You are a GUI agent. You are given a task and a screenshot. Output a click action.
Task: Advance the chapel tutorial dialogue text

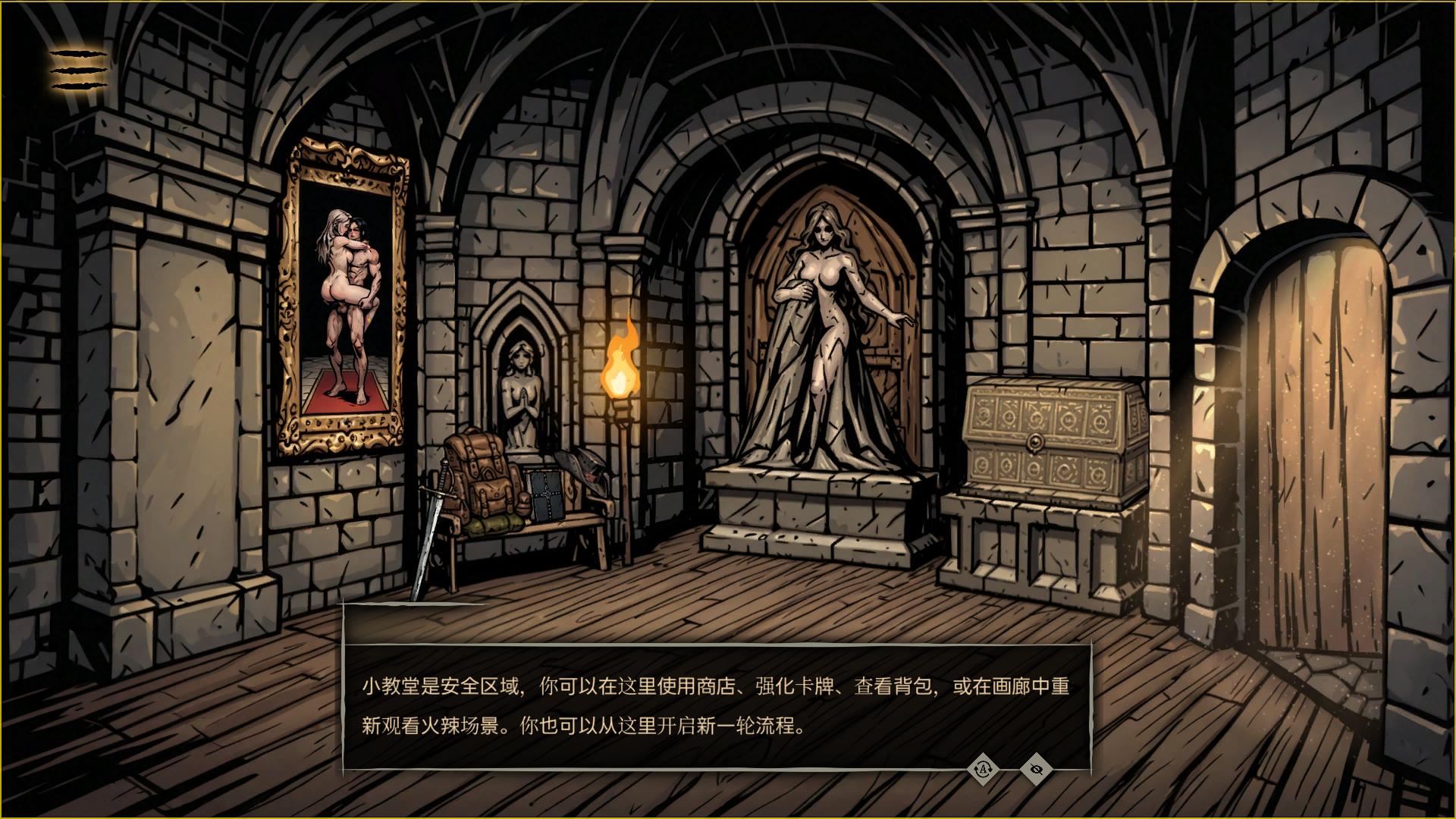(715, 705)
